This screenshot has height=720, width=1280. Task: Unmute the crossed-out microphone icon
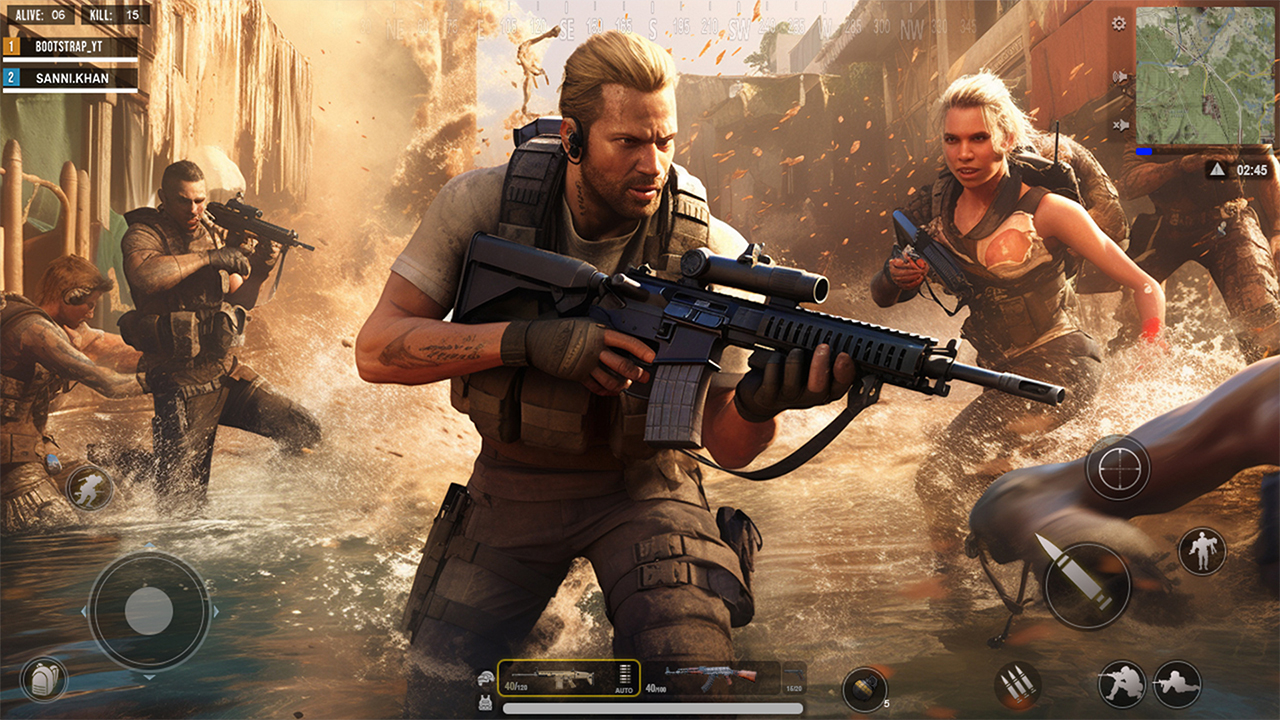[1121, 125]
